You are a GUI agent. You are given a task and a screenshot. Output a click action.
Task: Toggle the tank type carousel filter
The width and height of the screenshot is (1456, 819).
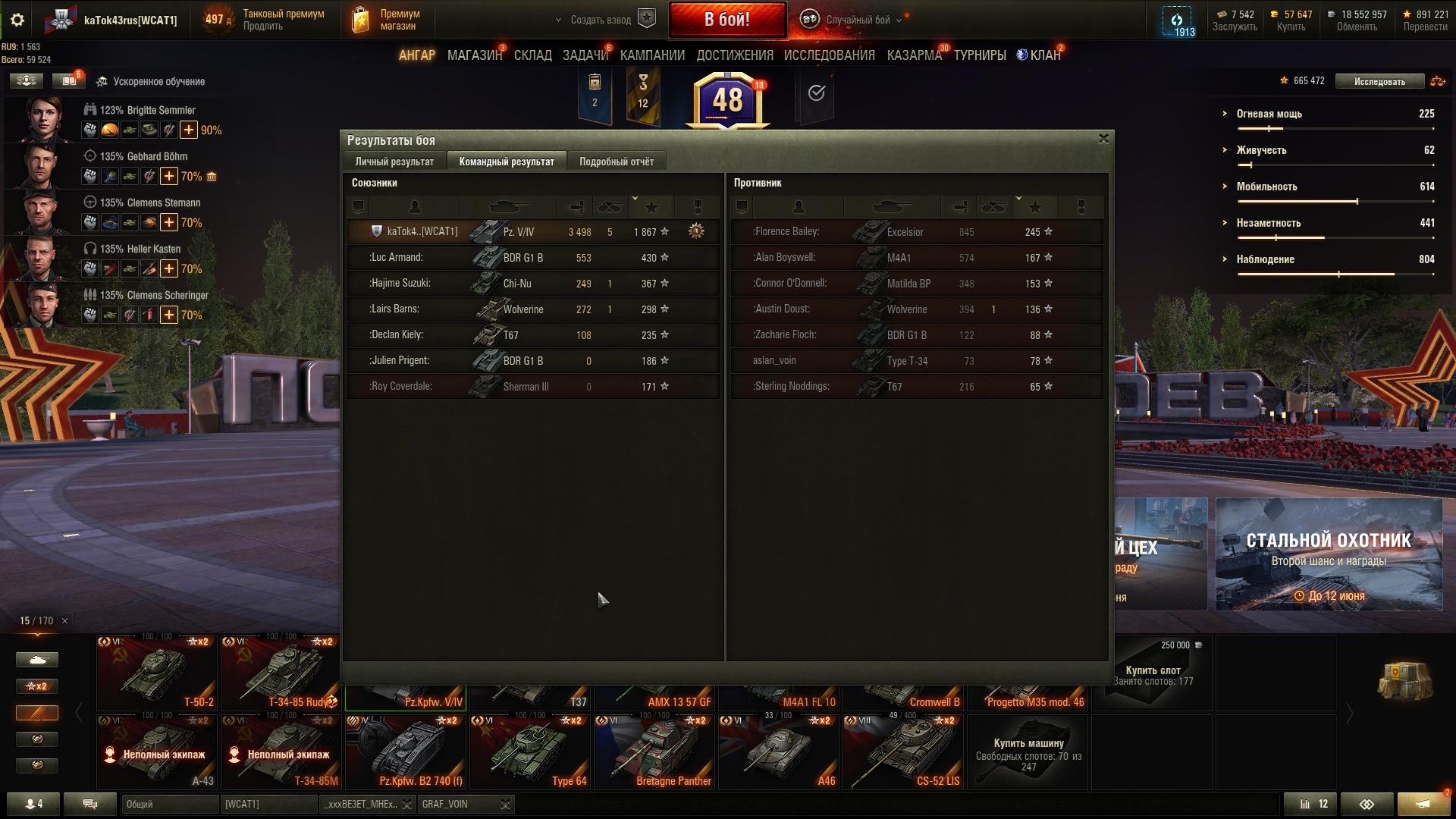[36, 660]
